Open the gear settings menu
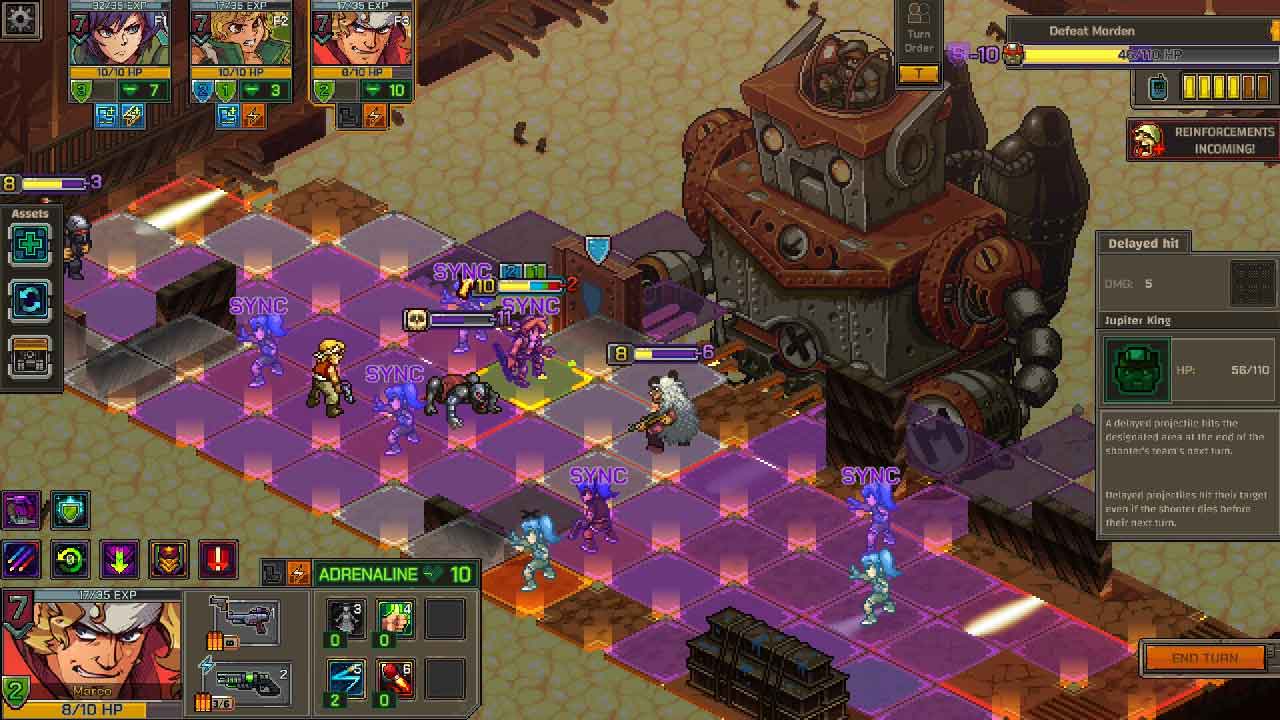 [21, 21]
